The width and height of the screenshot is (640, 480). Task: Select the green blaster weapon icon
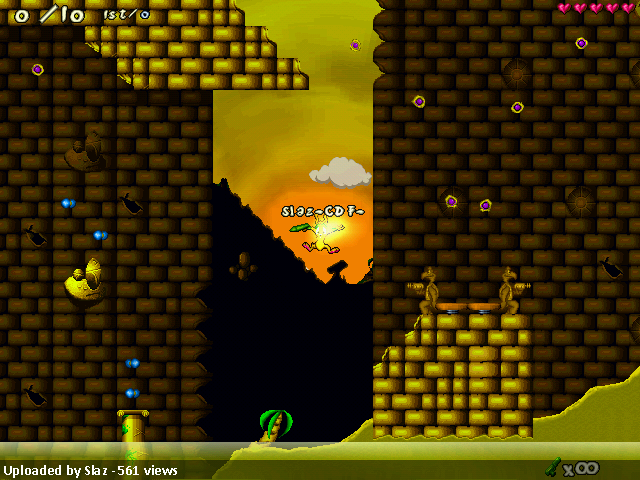(x=553, y=466)
